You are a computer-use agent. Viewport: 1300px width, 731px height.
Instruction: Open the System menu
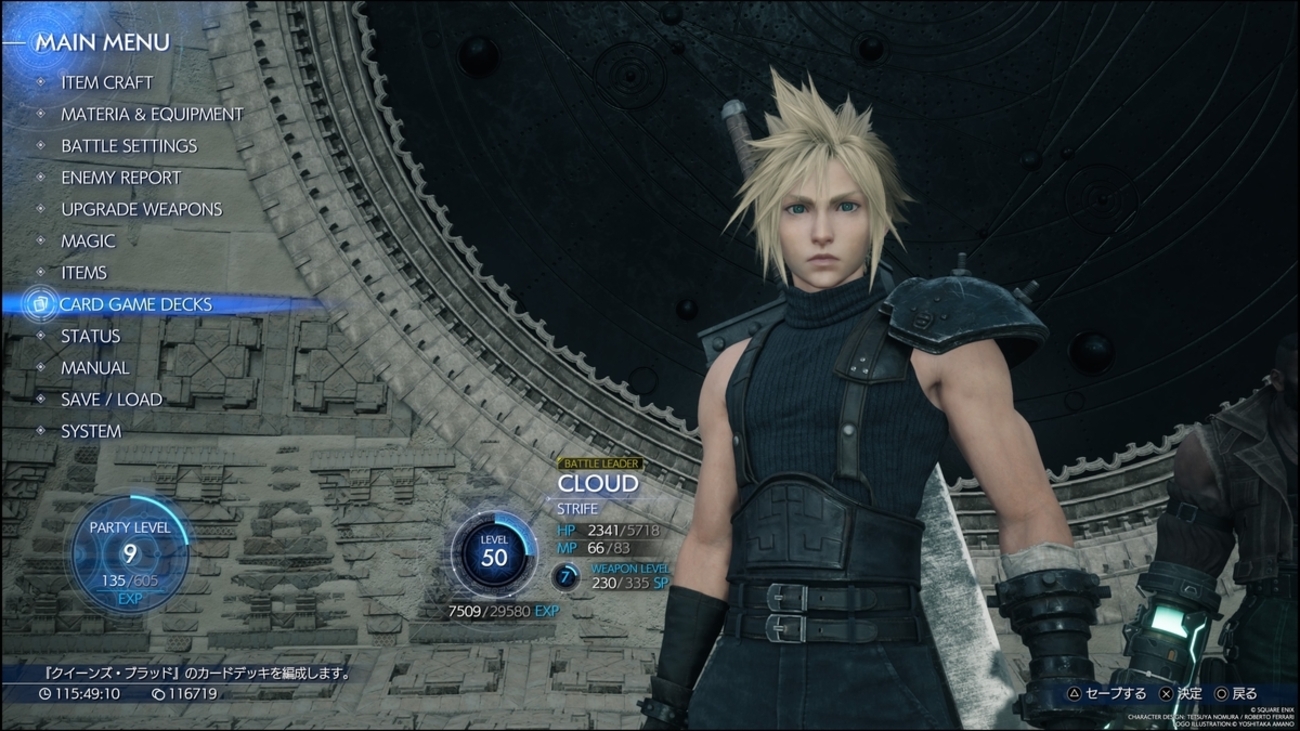tap(91, 432)
